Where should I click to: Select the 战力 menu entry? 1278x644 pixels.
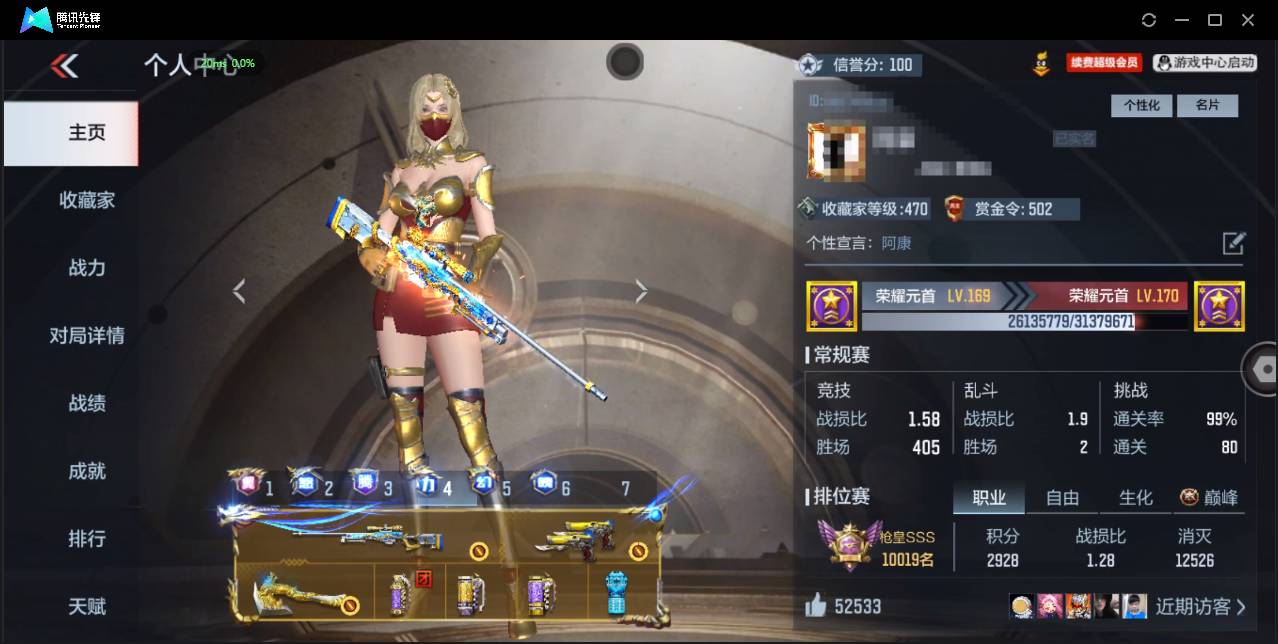(x=87, y=268)
